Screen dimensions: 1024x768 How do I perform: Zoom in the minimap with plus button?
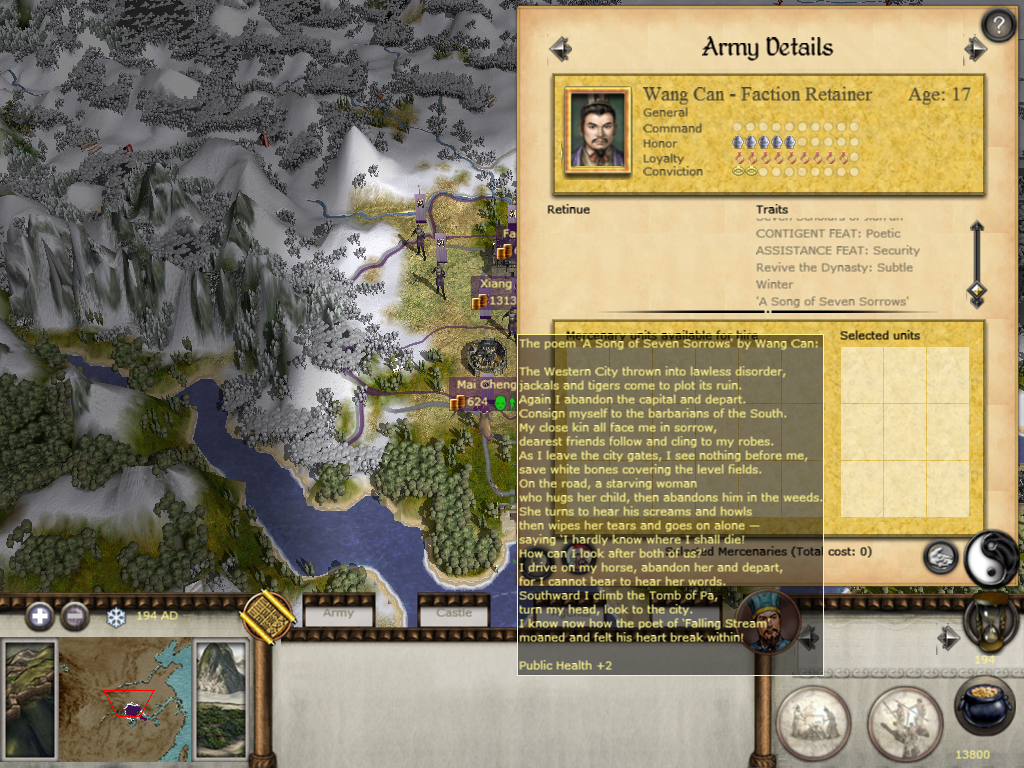40,616
